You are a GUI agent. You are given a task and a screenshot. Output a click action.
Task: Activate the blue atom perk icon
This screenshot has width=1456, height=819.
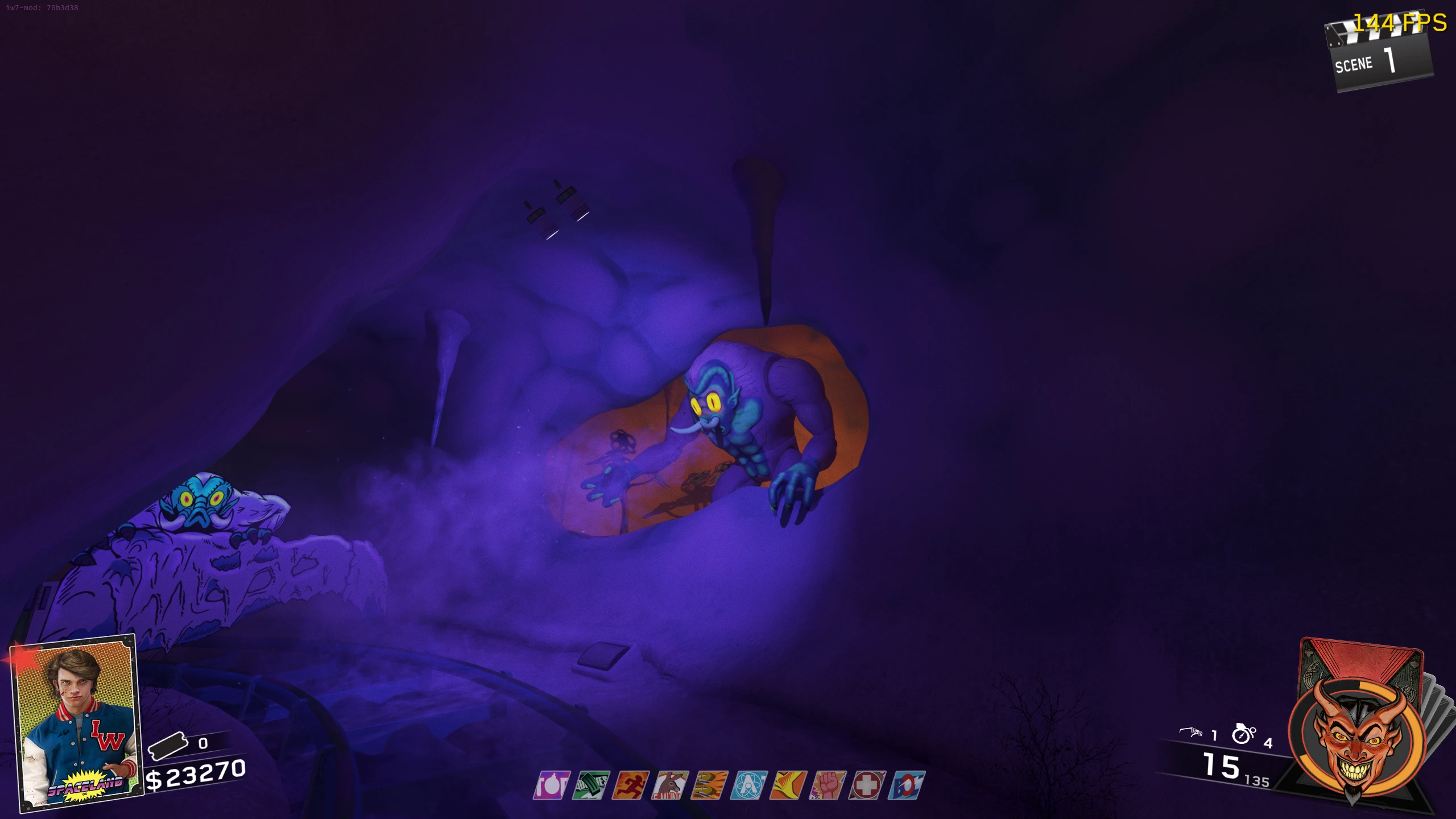[x=749, y=785]
